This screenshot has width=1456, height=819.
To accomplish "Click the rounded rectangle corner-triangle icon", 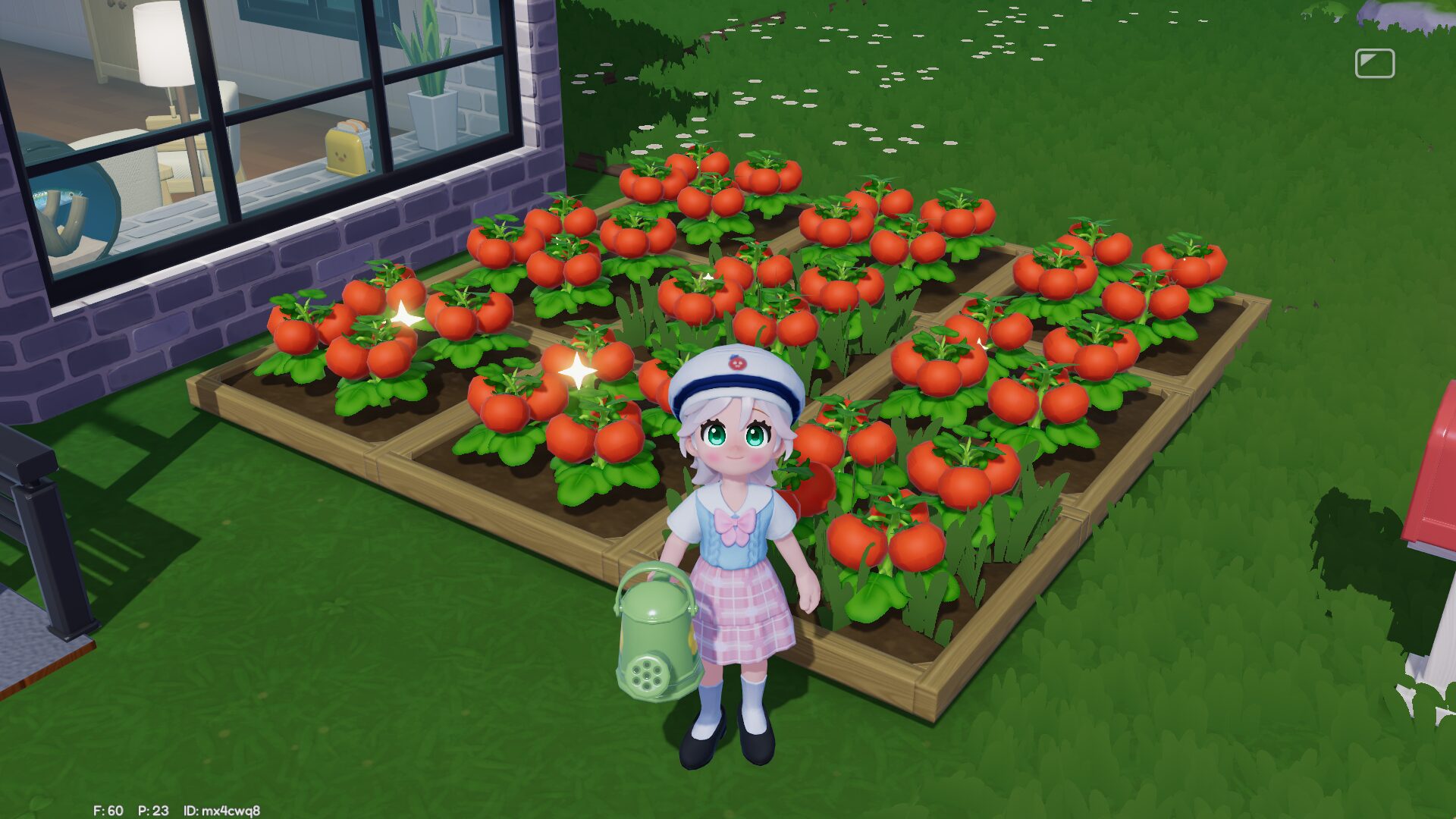I will 1374,64.
